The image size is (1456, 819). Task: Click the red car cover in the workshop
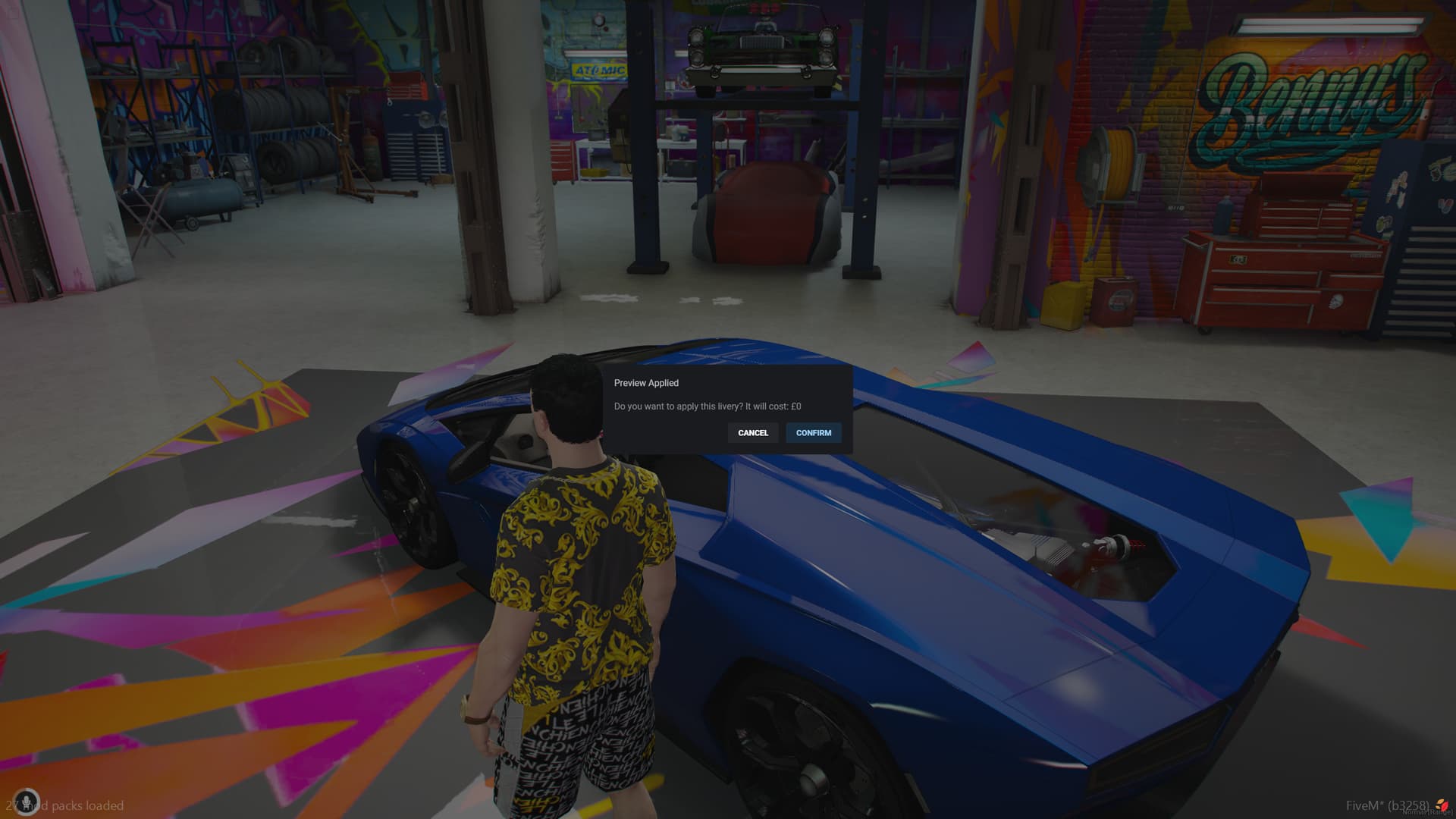(x=766, y=212)
